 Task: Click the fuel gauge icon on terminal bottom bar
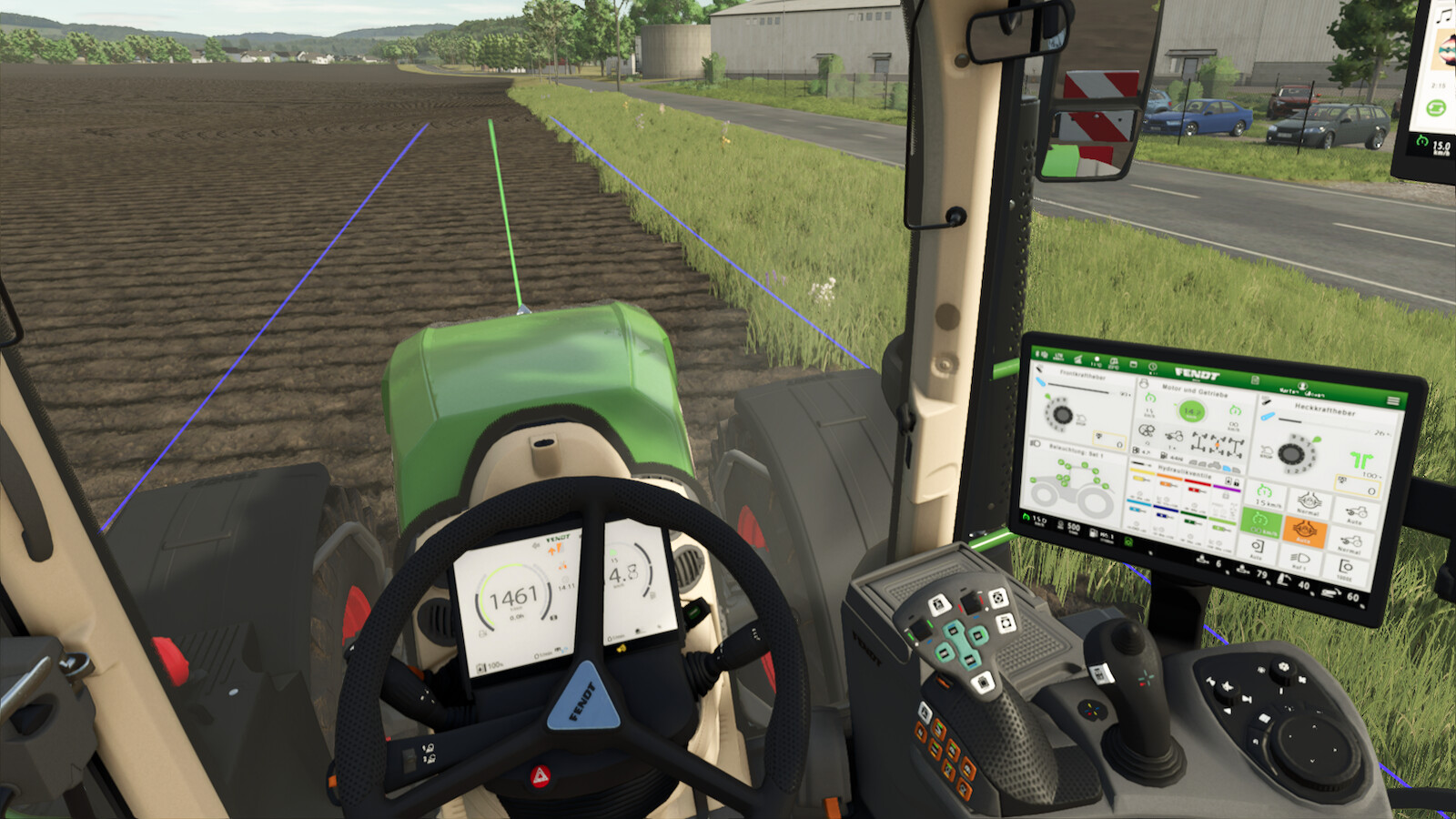pyautogui.click(x=1093, y=533)
